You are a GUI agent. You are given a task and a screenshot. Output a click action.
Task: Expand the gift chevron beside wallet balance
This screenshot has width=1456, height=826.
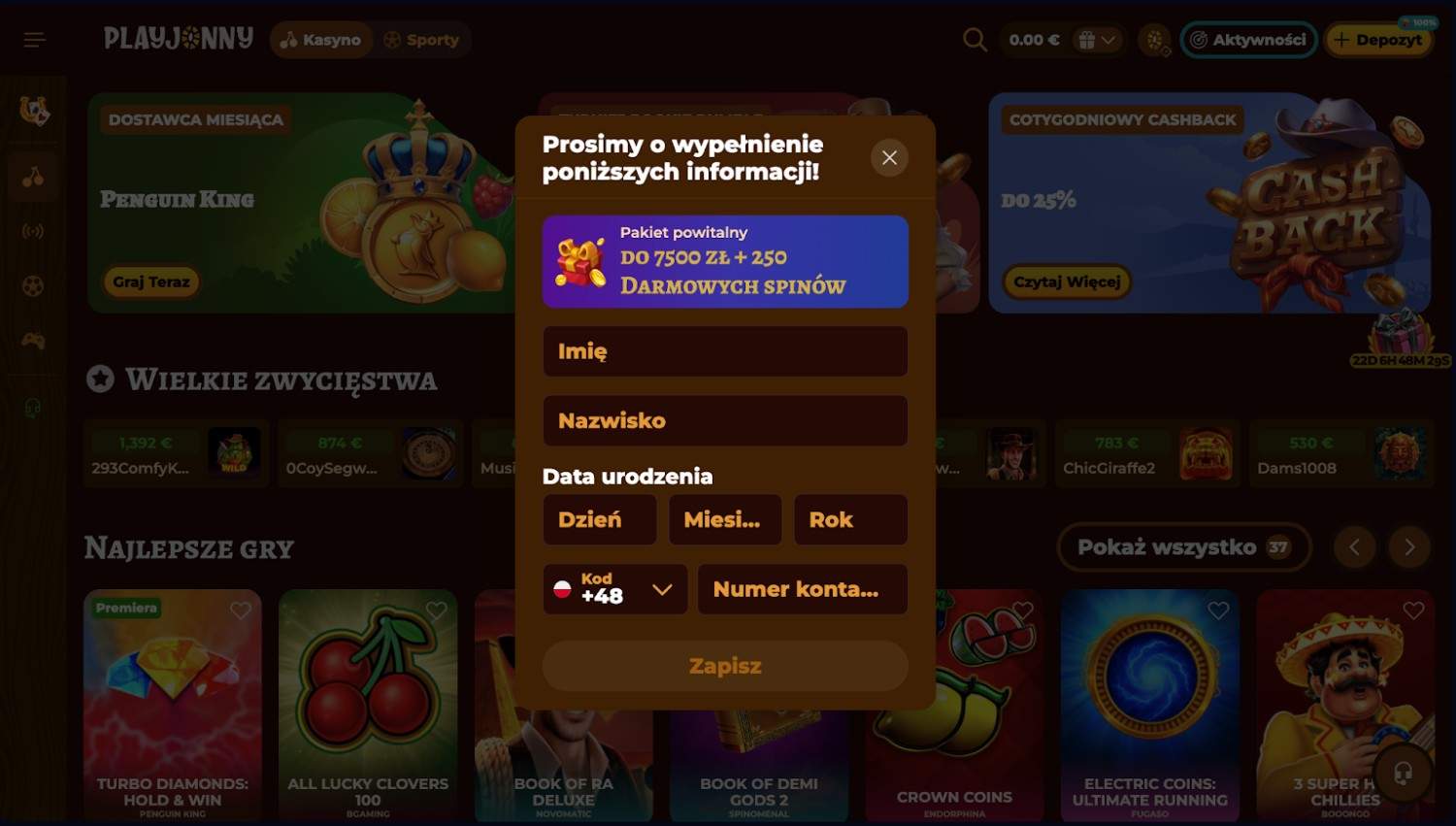(1109, 40)
